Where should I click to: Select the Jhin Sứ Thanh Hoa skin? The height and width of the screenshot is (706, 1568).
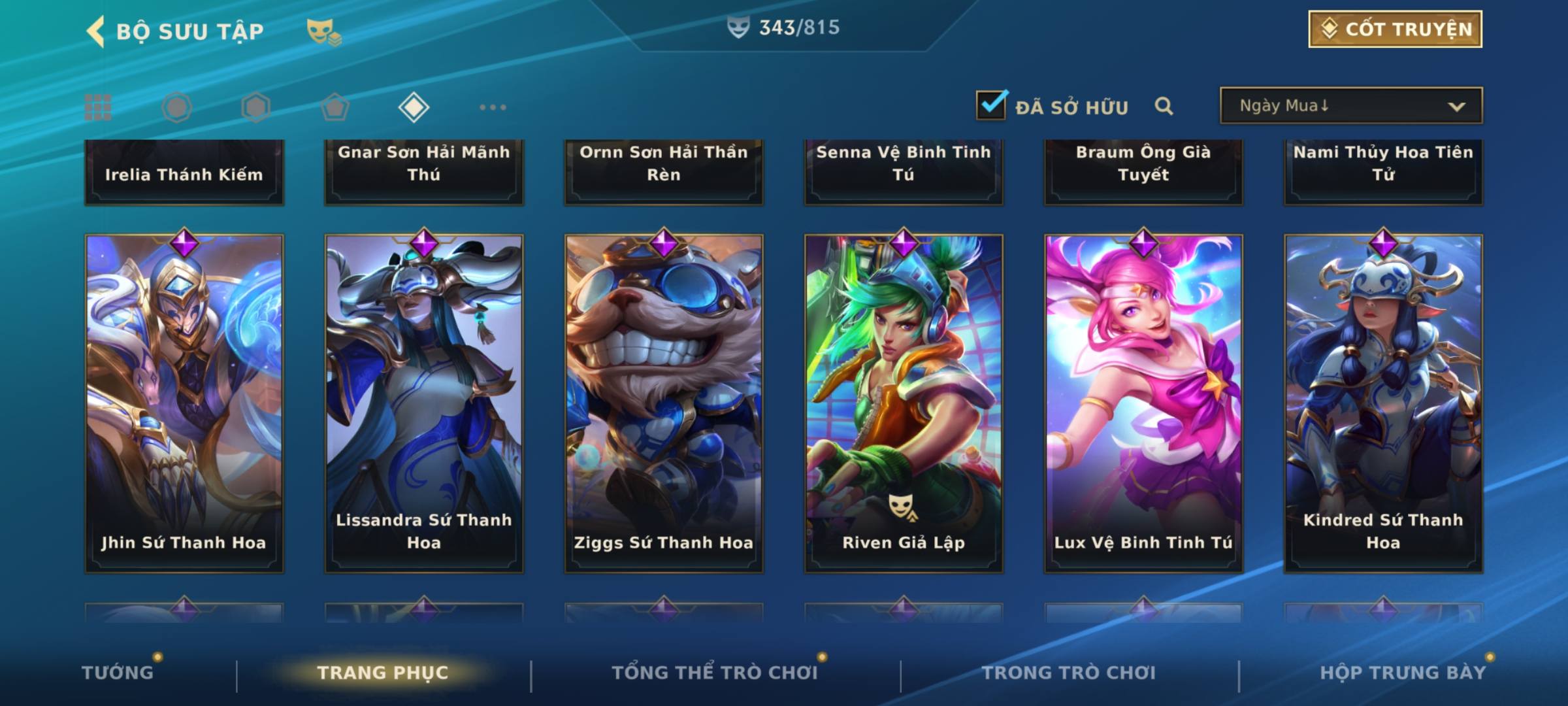coord(184,403)
